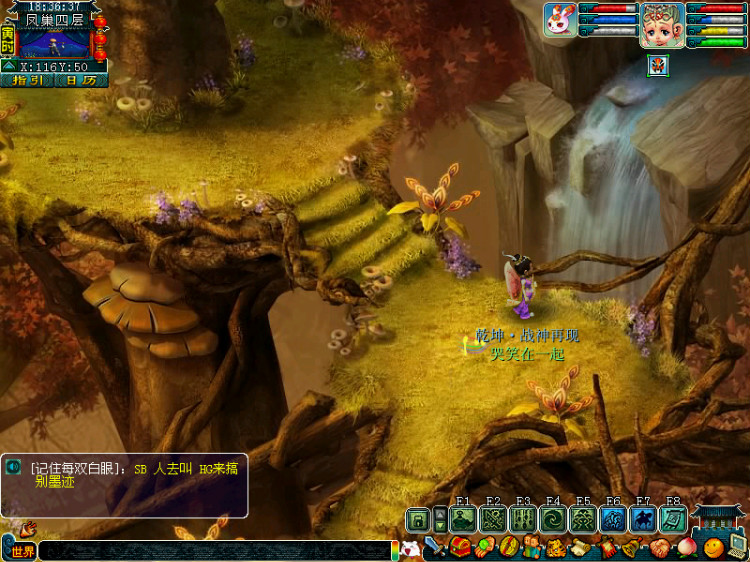Open the rabbit pet portrait
Image resolution: width=750 pixels, height=562 pixels.
coord(559,20)
